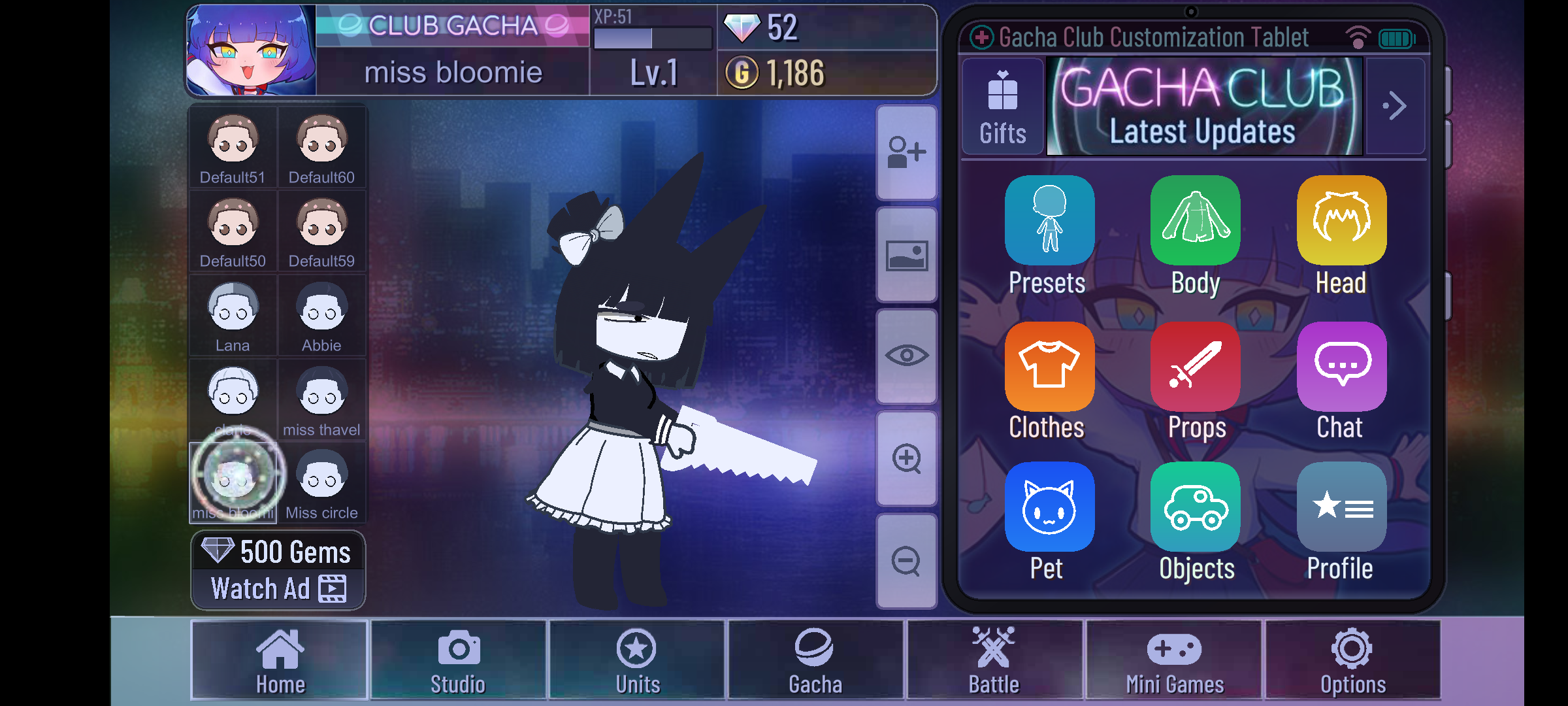Open the Presets customization menu

click(1049, 222)
